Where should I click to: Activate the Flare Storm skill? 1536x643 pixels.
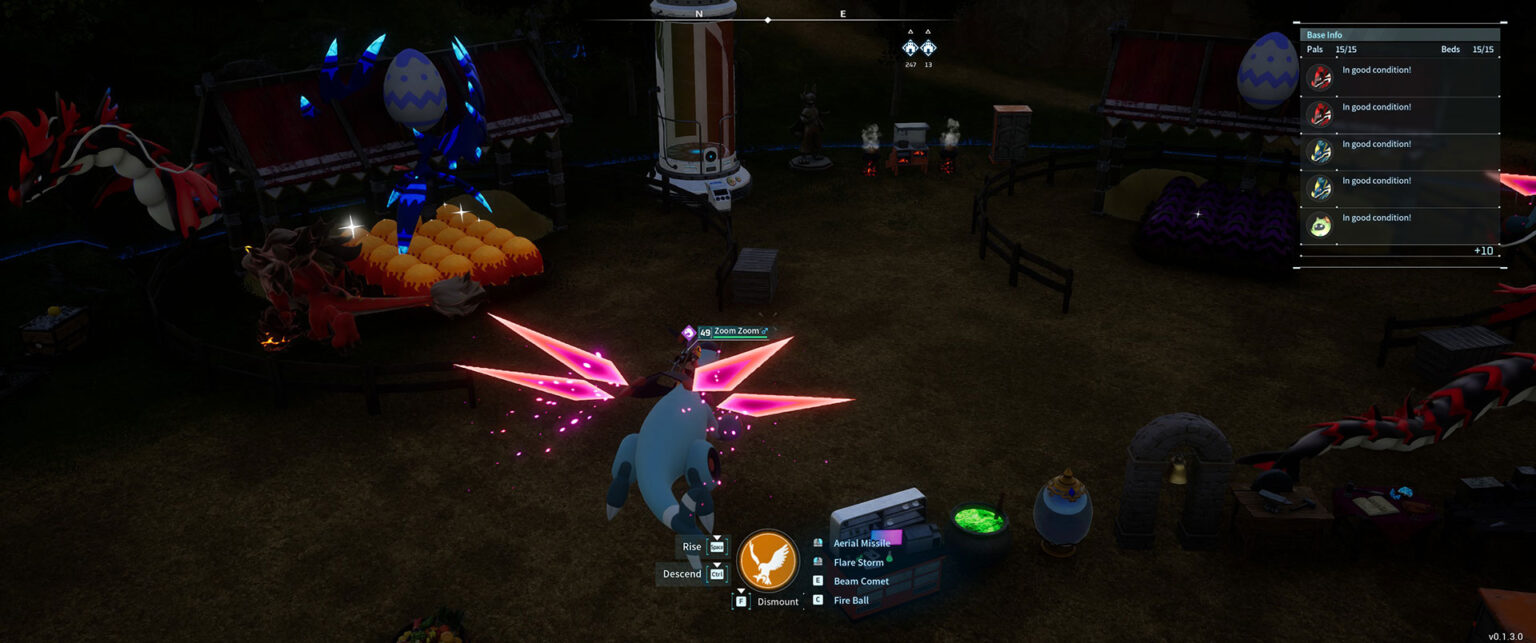click(858, 562)
